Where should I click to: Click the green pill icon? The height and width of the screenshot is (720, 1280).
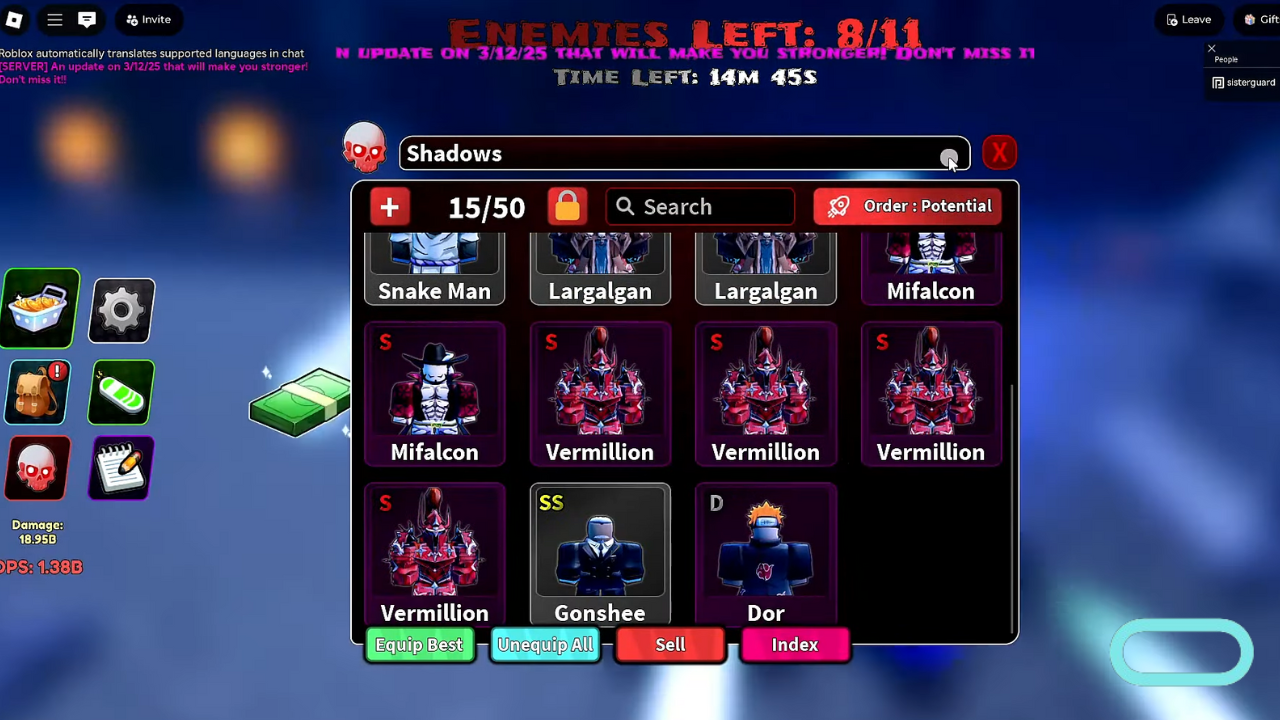pos(122,391)
